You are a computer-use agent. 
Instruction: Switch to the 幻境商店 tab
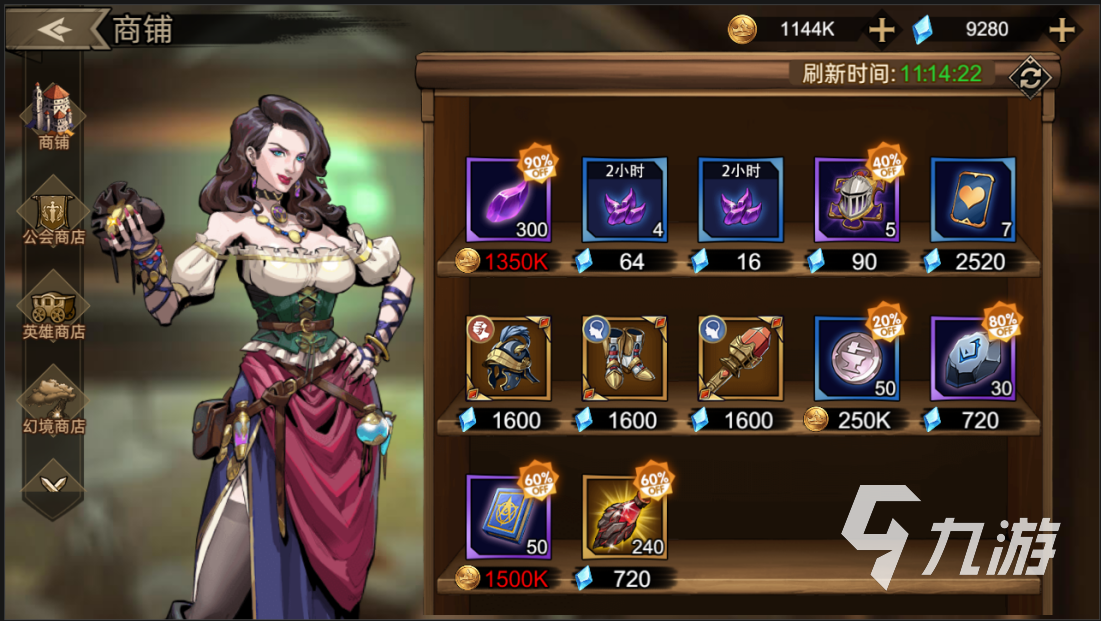pos(54,400)
